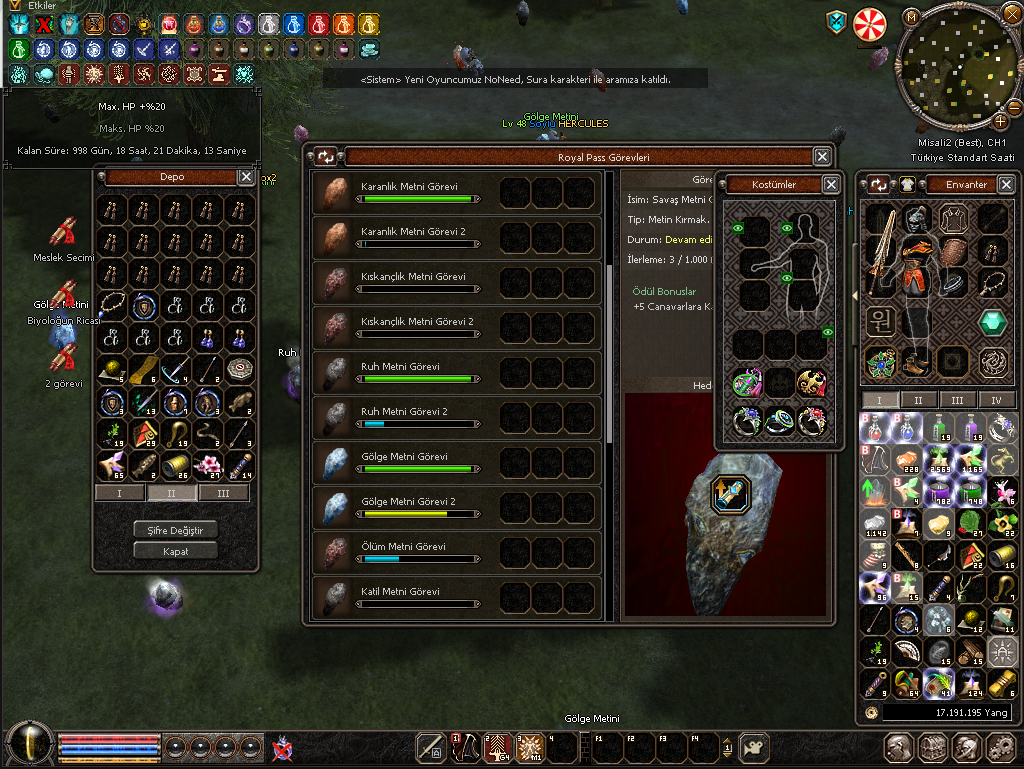Open inventory page II
The height and width of the screenshot is (769, 1024).
pyautogui.click(x=919, y=400)
